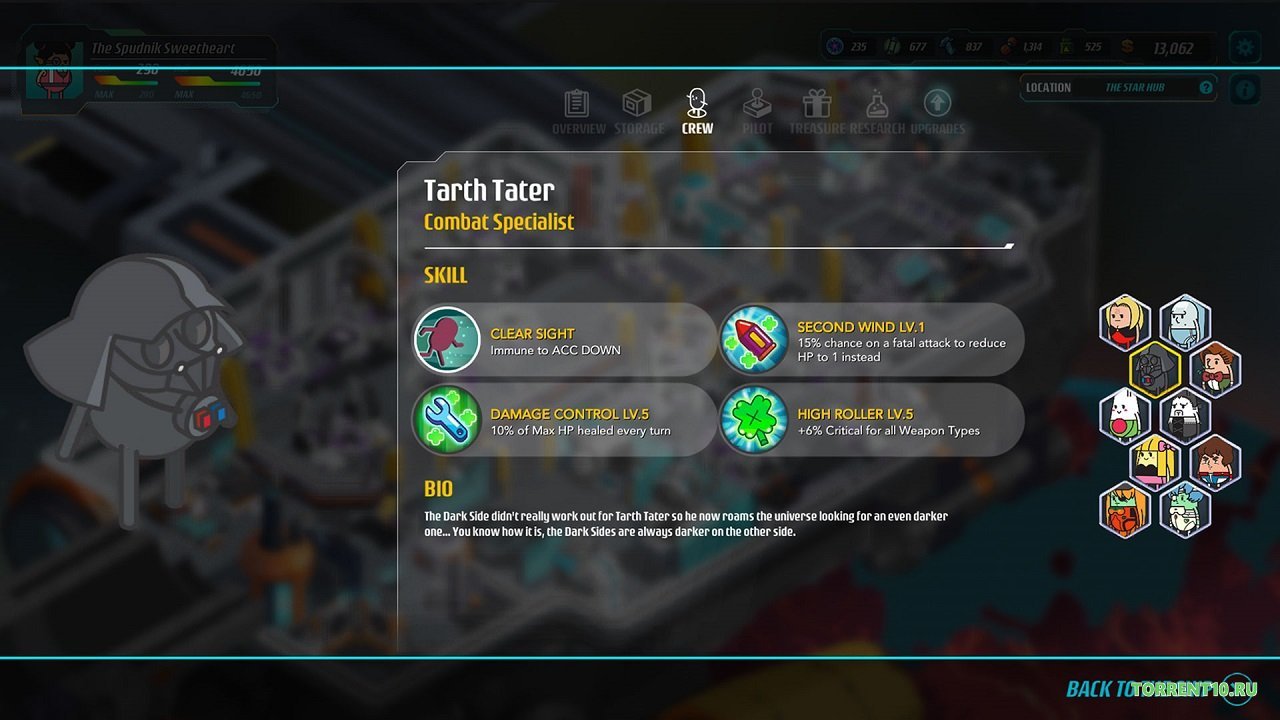Image resolution: width=1280 pixels, height=720 pixels.
Task: Choose the Damage Control wrench icon
Action: pyautogui.click(x=447, y=420)
